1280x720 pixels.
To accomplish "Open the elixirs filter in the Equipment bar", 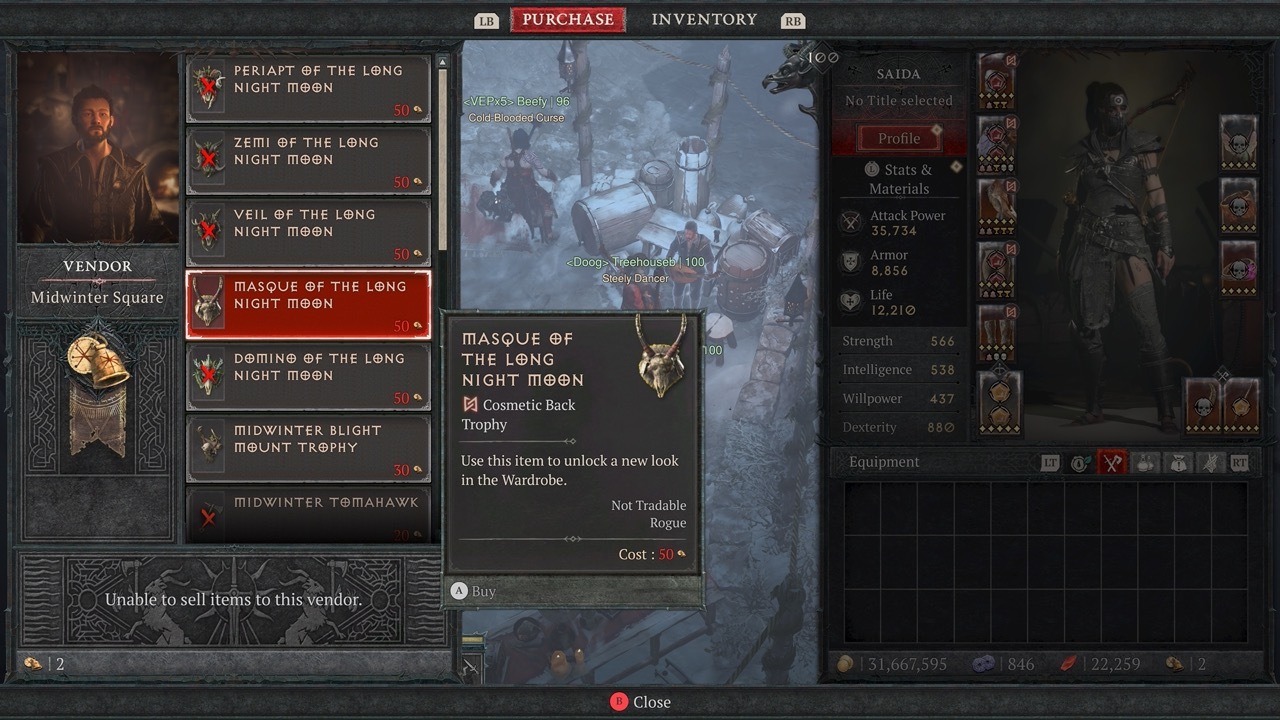I will (x=1145, y=463).
